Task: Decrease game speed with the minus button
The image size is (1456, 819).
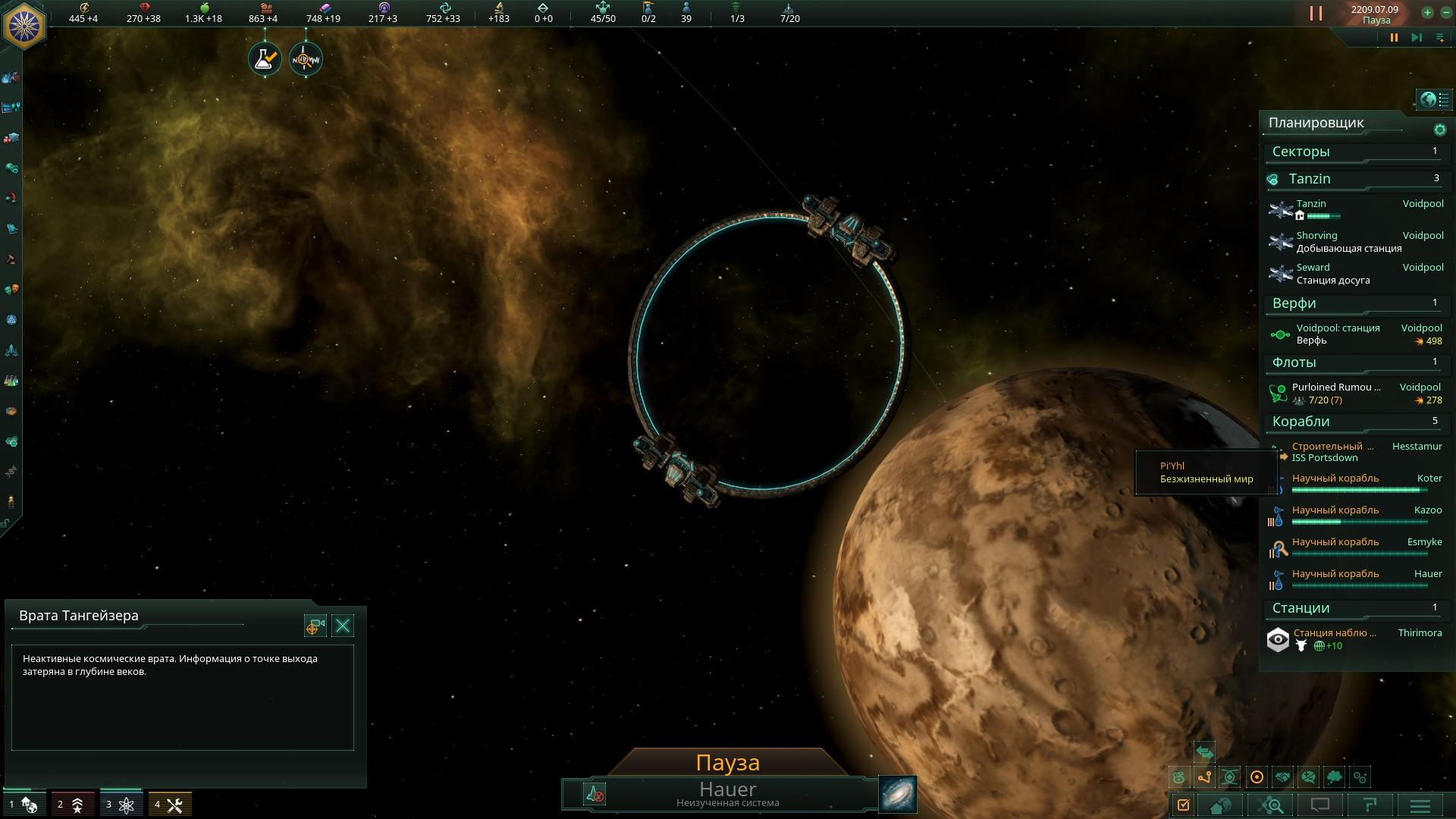Action: (x=1445, y=12)
